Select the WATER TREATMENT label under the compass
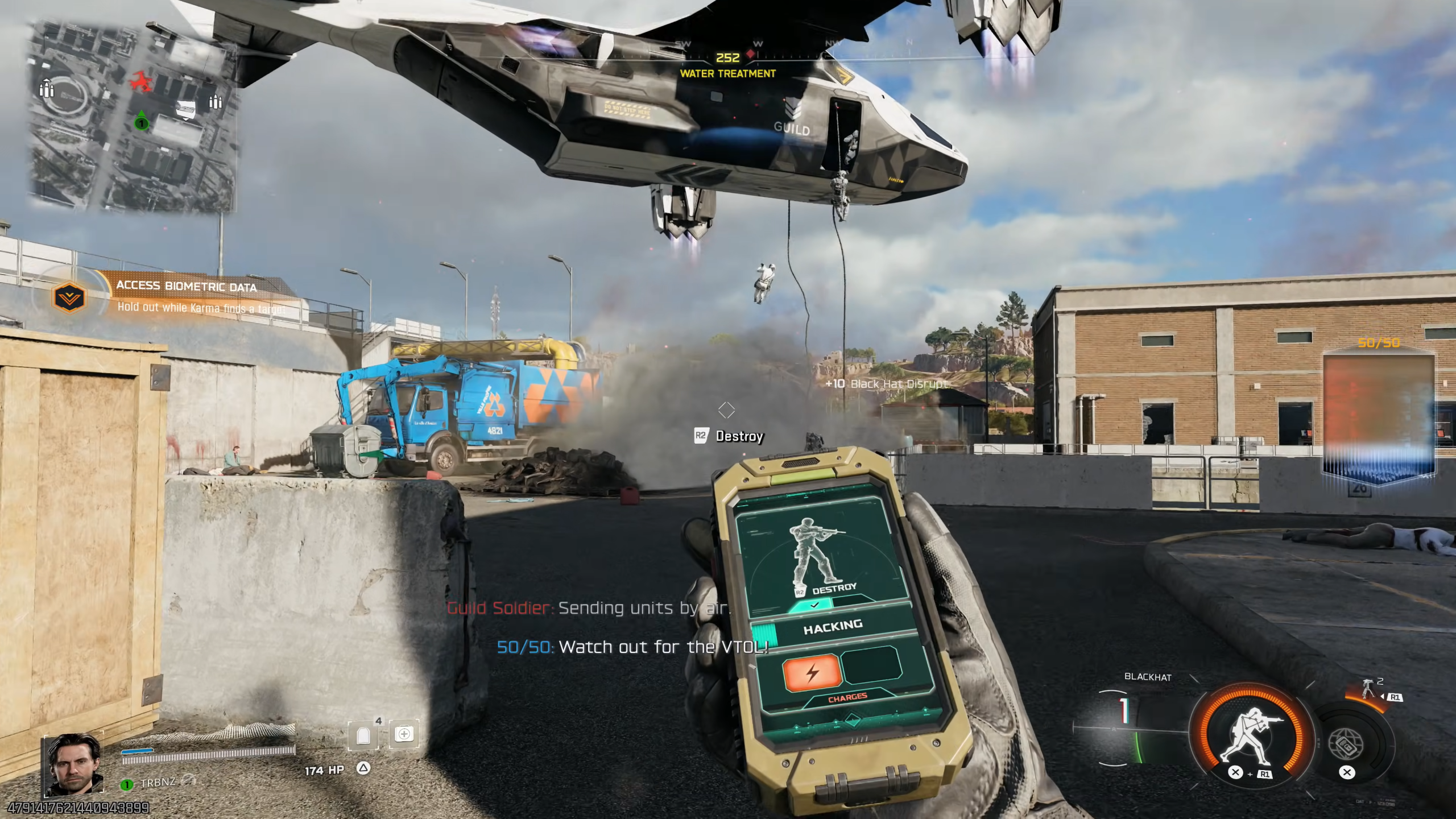 728,73
